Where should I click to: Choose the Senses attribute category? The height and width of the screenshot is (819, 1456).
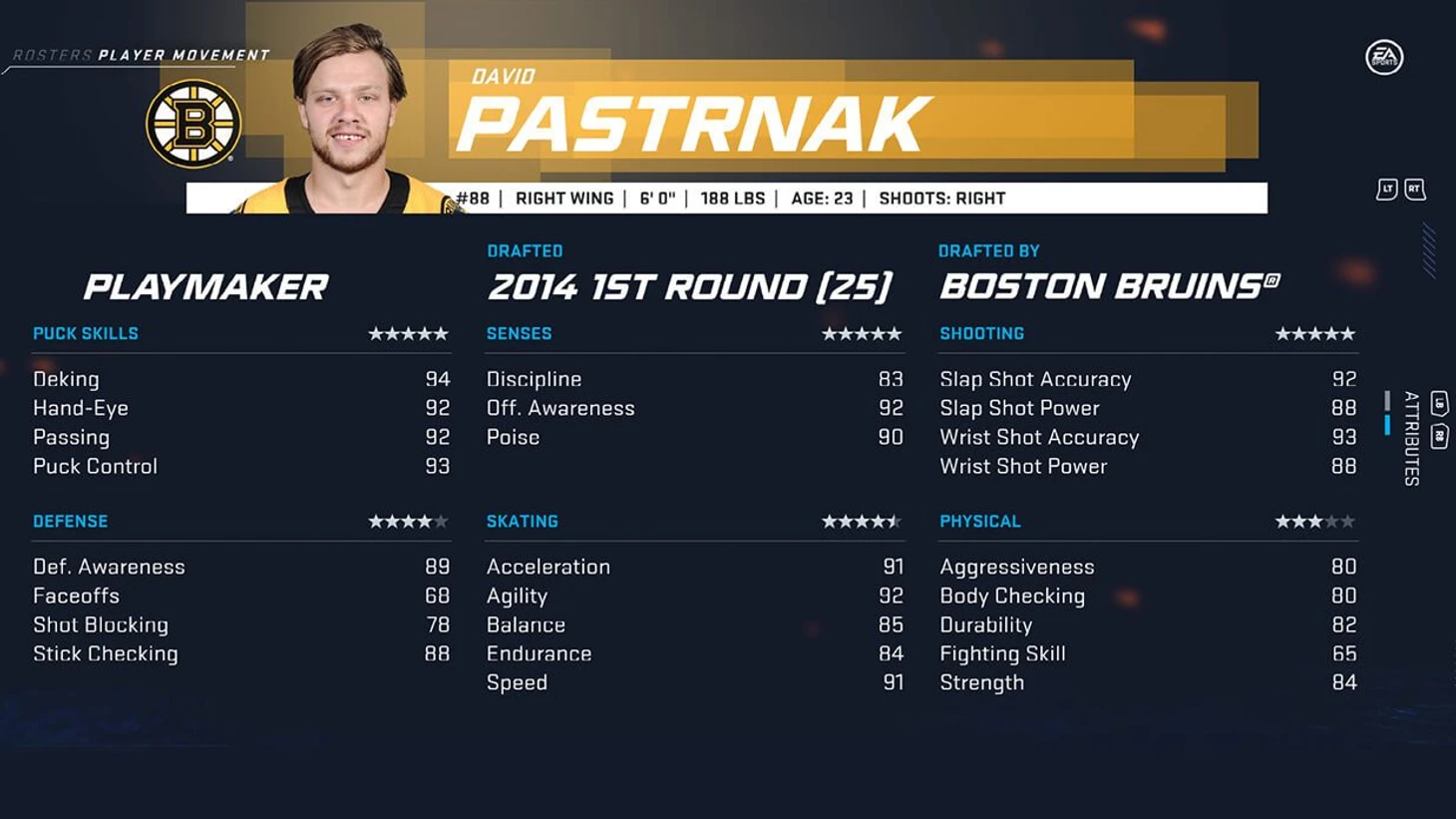tap(519, 334)
